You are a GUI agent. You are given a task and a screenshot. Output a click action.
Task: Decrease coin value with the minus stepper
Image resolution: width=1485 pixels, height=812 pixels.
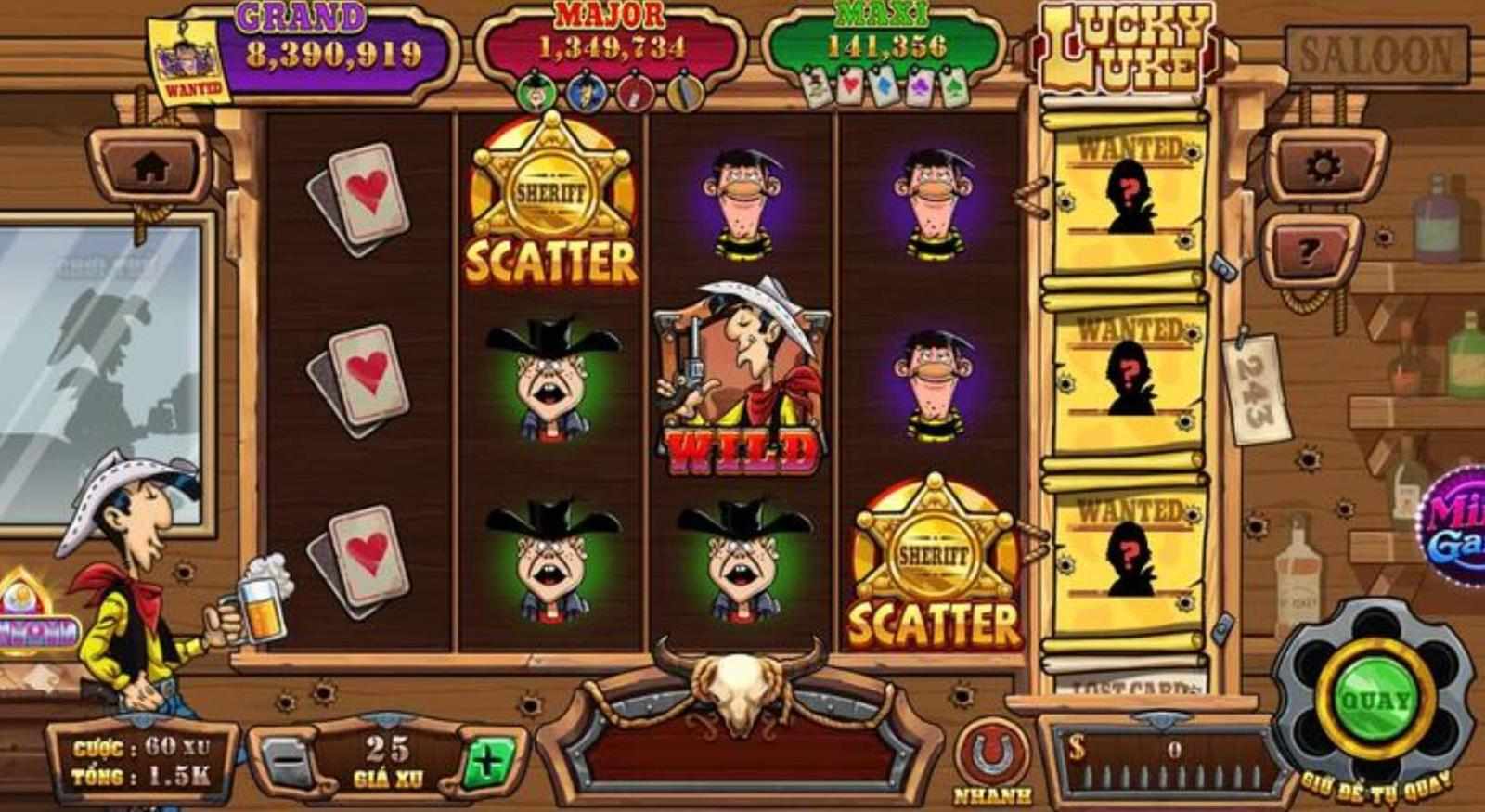tap(288, 761)
